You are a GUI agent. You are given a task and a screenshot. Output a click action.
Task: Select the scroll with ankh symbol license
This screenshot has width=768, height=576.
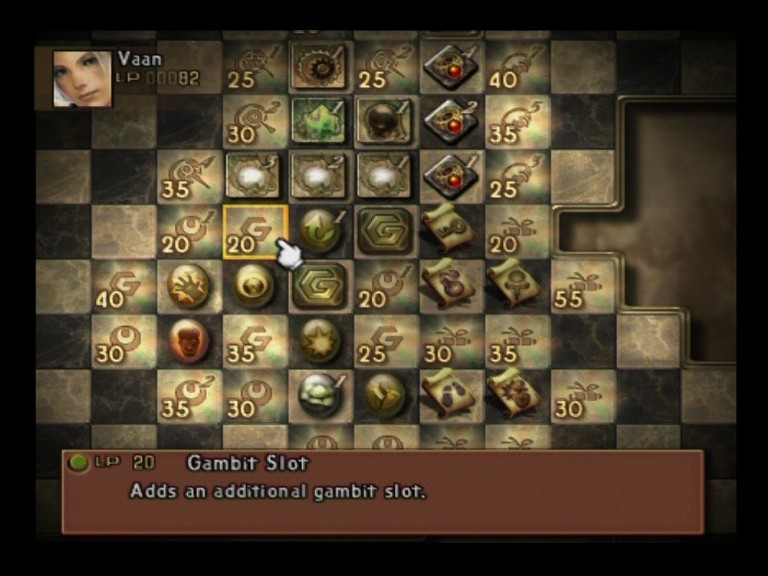pyautogui.click(x=516, y=286)
